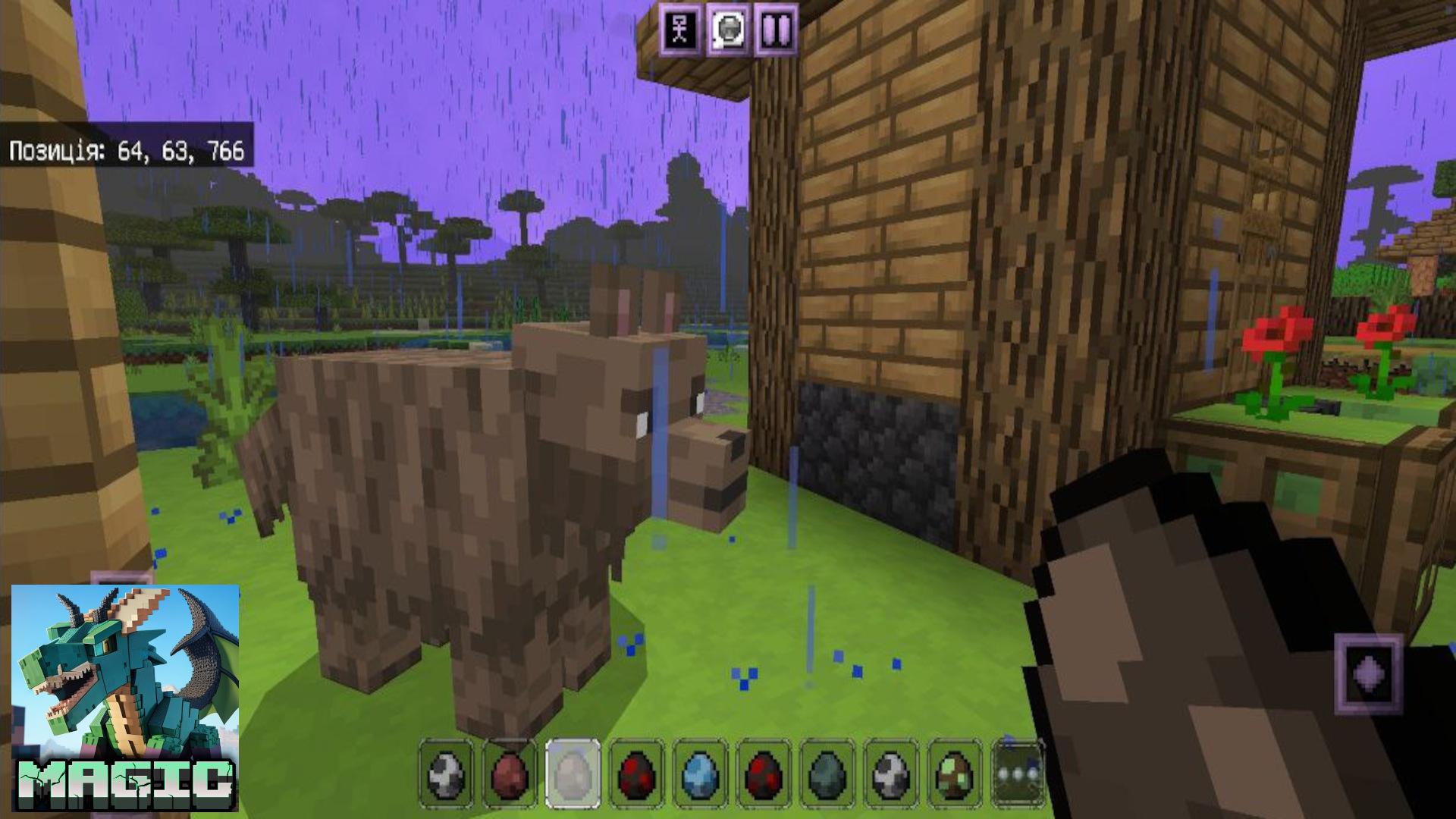Select the light blue spawn egg

(x=701, y=773)
